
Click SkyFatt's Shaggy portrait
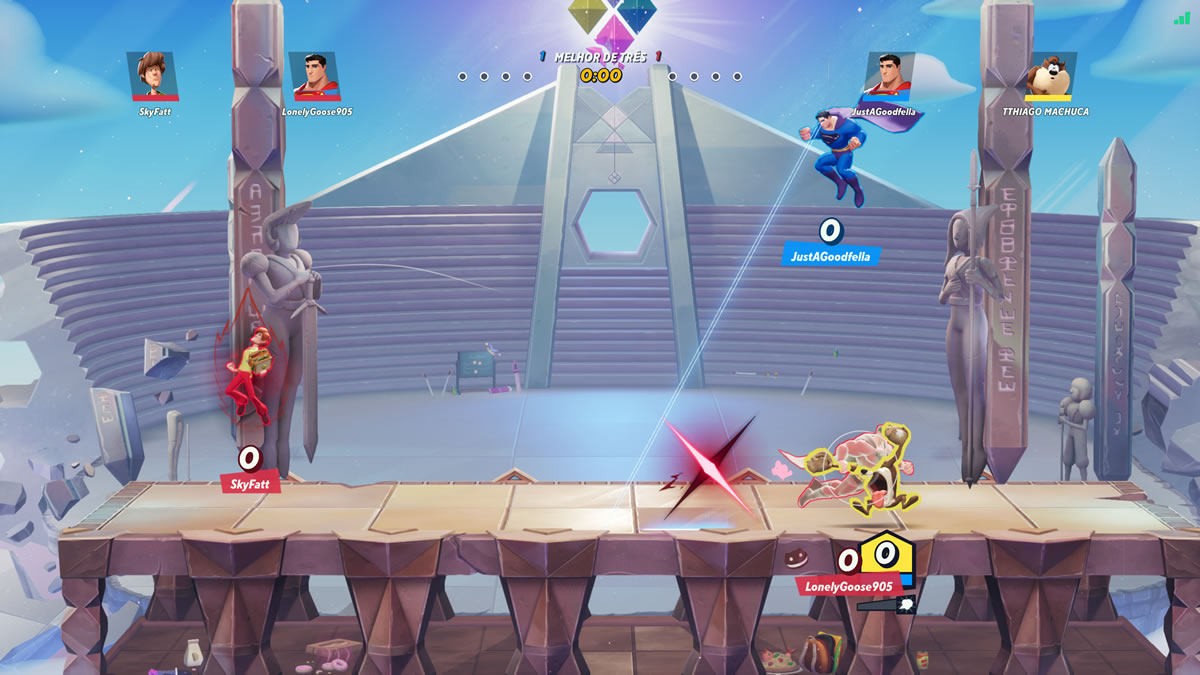[153, 76]
